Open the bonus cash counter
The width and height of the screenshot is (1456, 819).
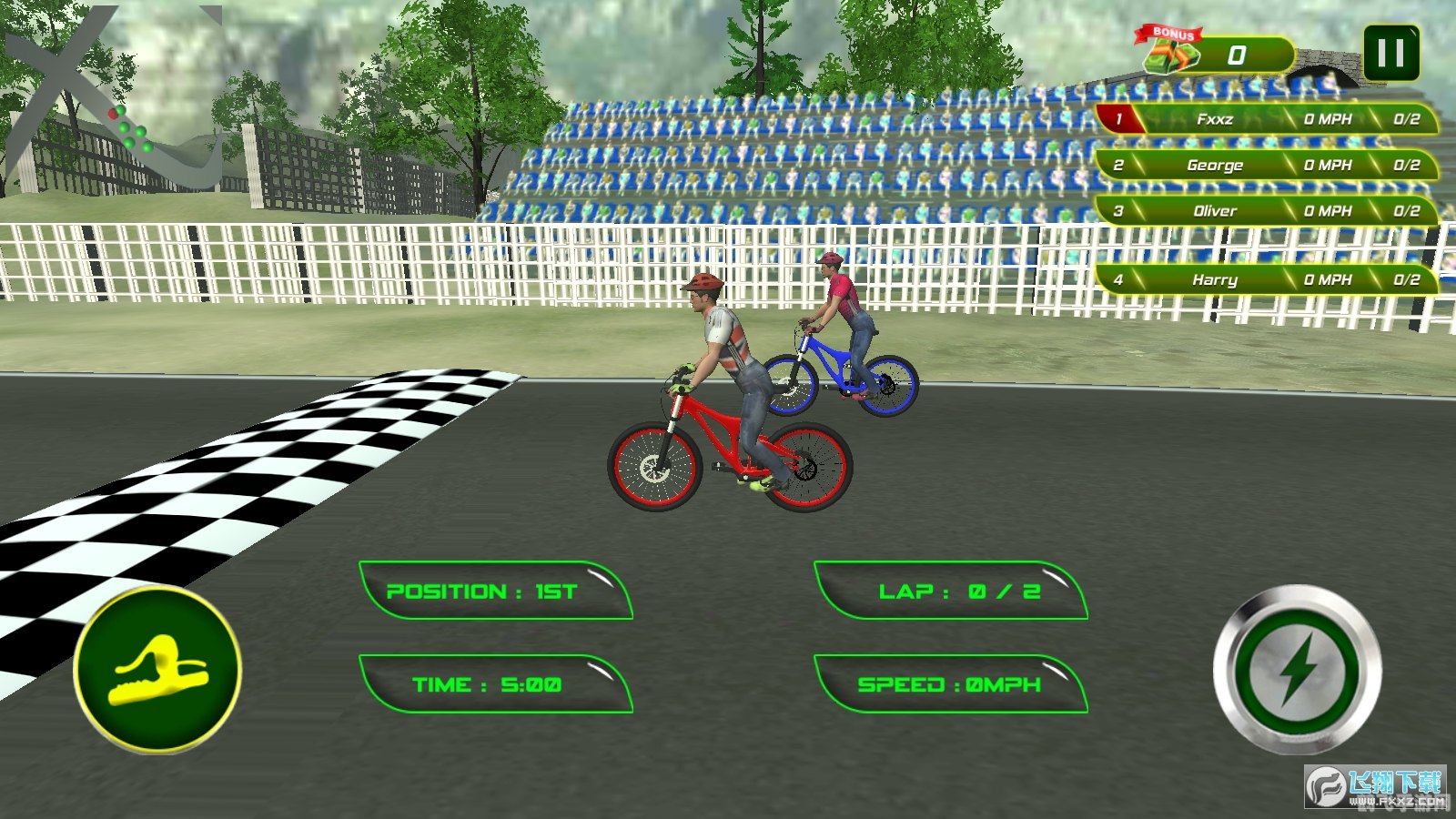(1215, 54)
